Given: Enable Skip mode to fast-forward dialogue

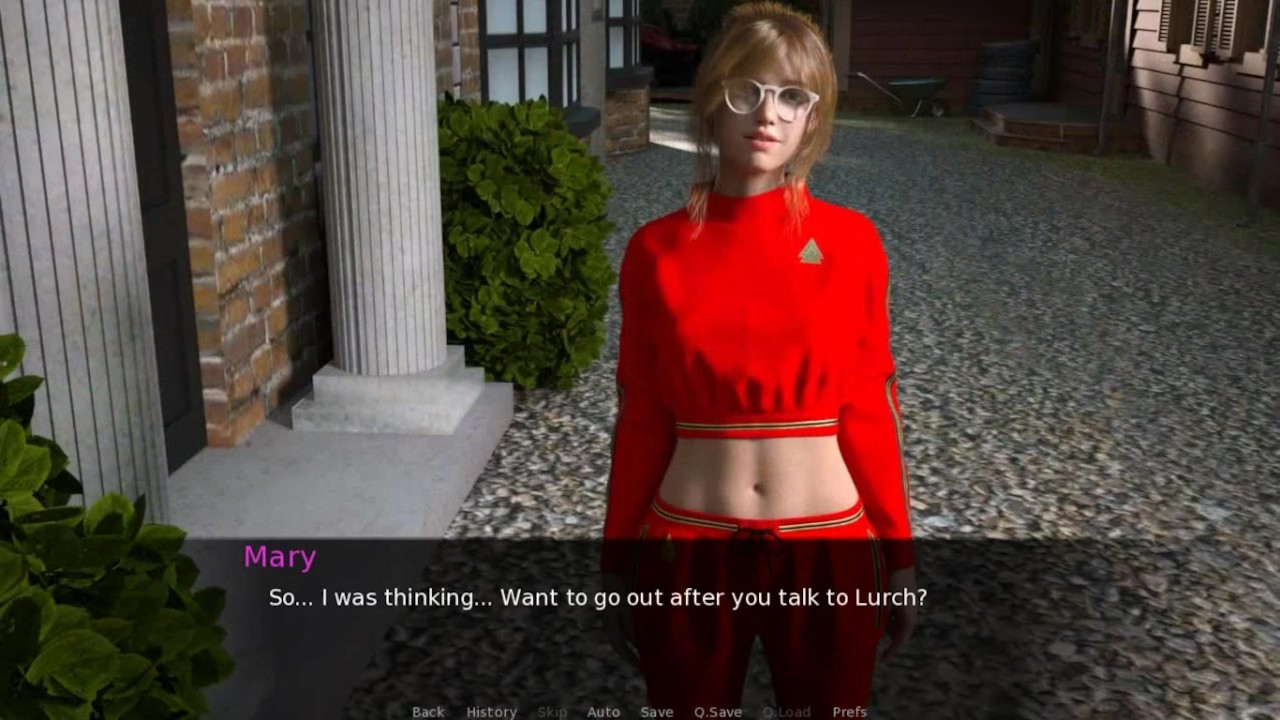Looking at the screenshot, I should click(x=552, y=711).
